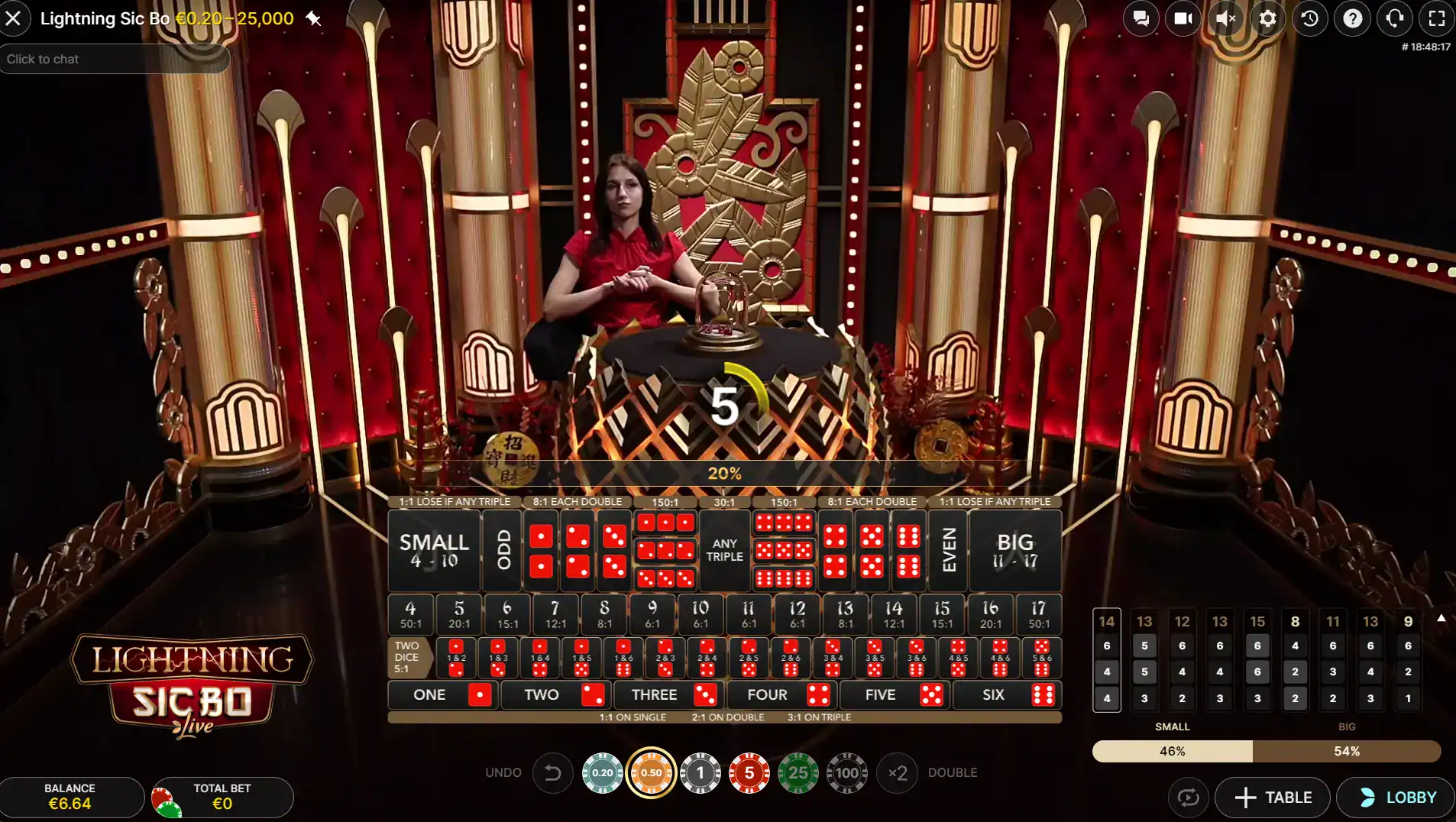Viewport: 1456px width, 822px height.
Task: Open video stream quality settings
Action: click(1184, 18)
